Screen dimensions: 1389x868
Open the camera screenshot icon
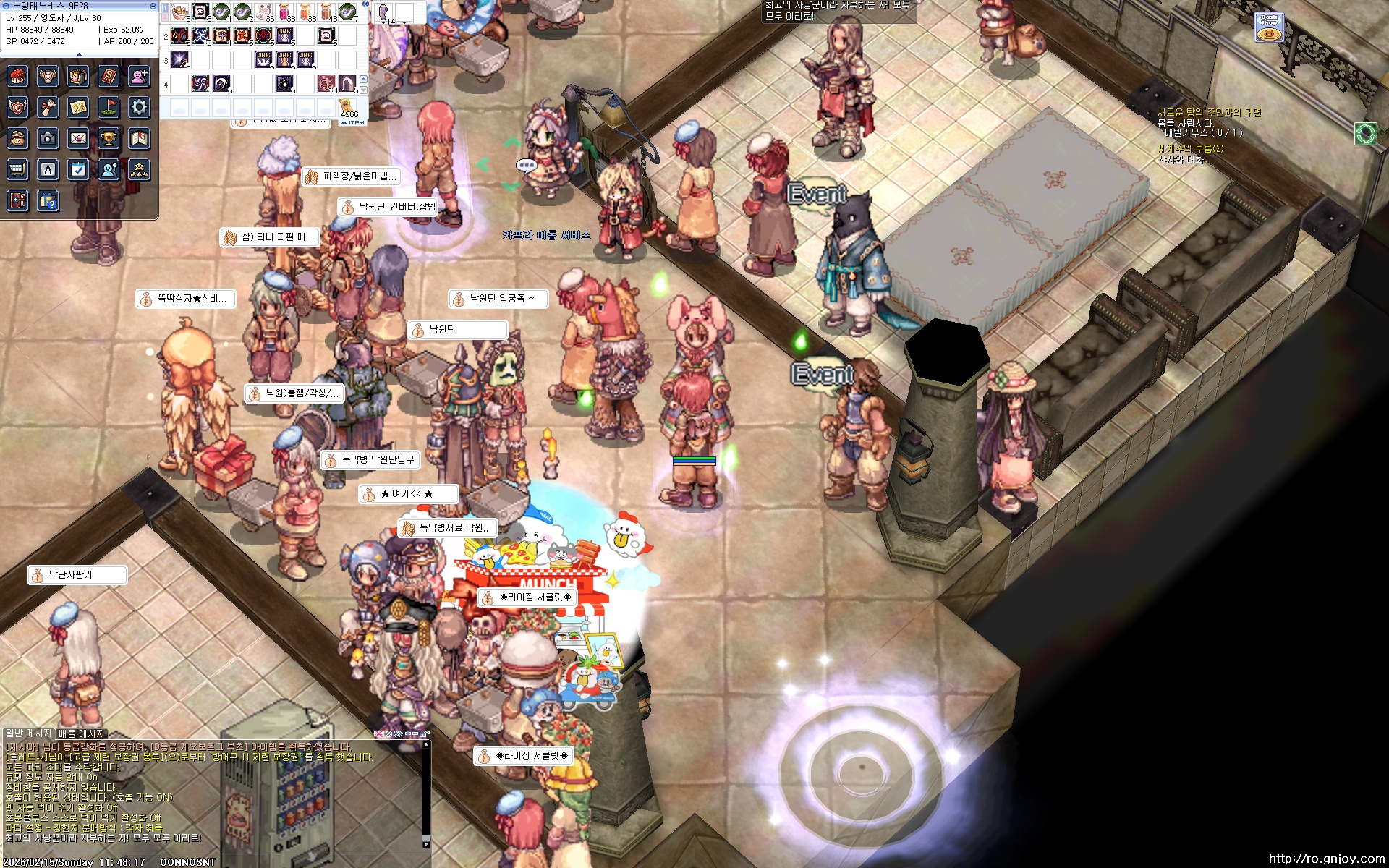[x=48, y=138]
